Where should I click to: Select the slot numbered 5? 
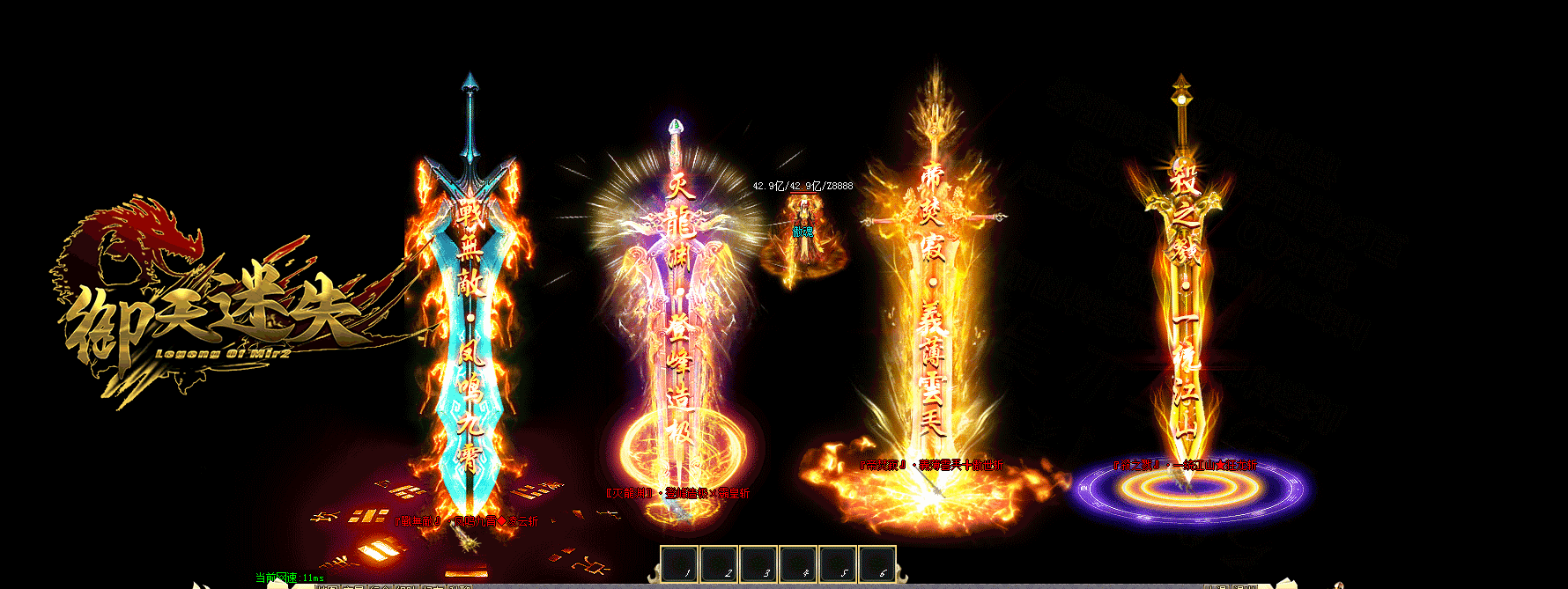837,564
